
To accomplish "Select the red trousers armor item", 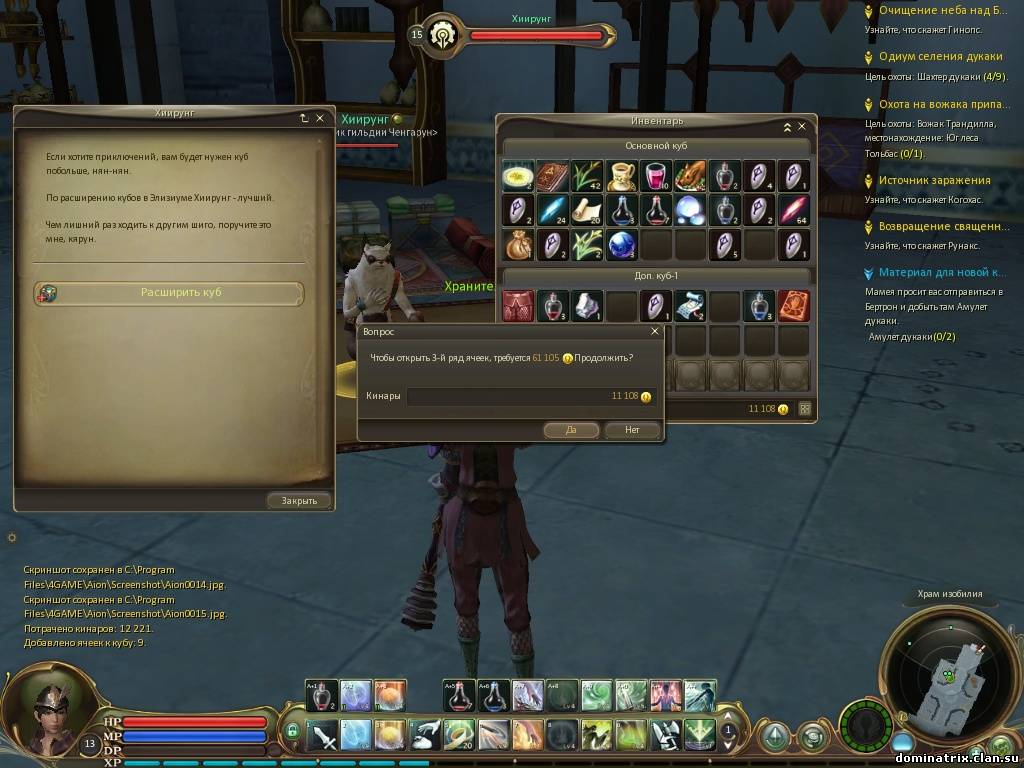I will point(517,306).
